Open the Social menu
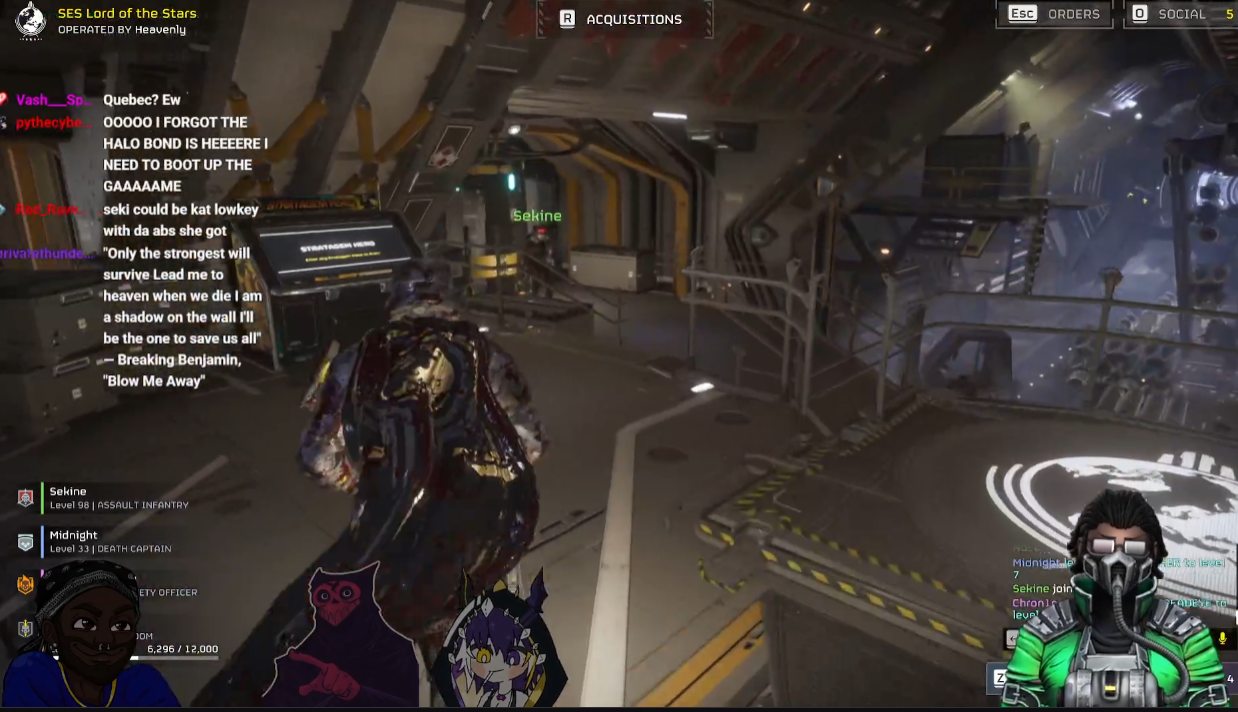The width and height of the screenshot is (1238, 712). [x=1182, y=14]
